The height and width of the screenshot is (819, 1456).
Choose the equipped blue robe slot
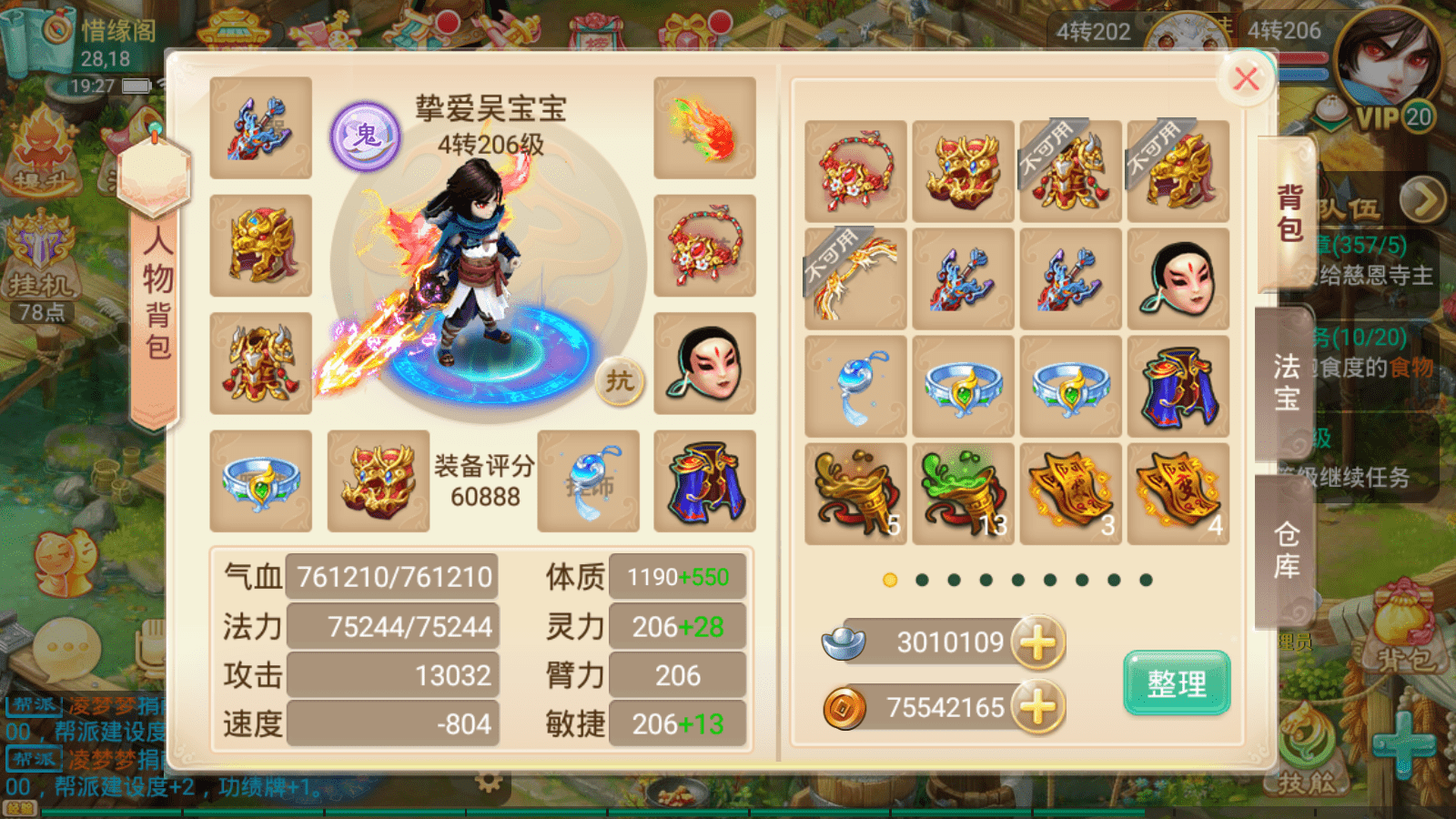tap(704, 481)
